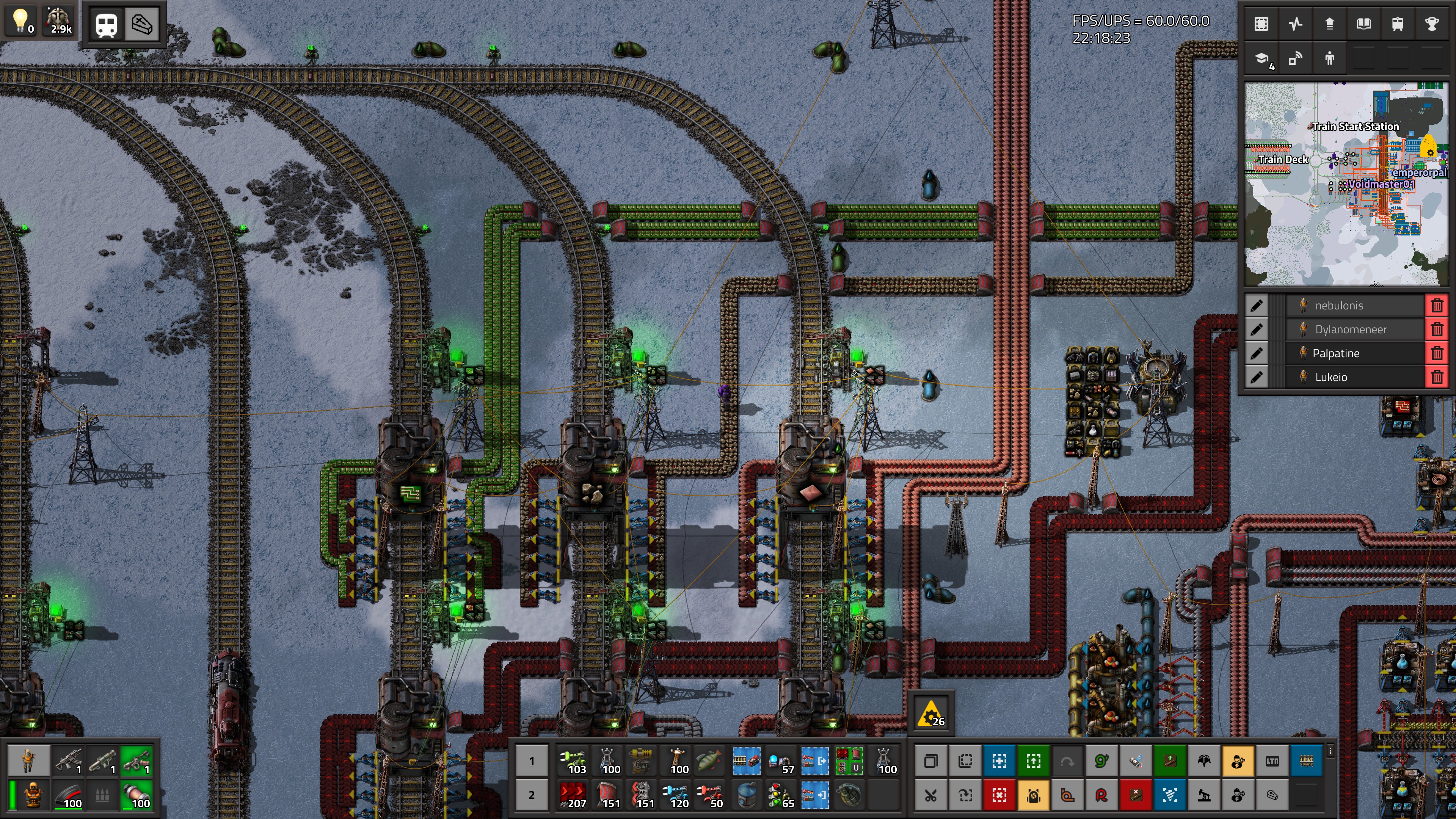Delete the Lukeio row with trash button
The width and height of the screenshot is (1456, 819).
point(1437,377)
